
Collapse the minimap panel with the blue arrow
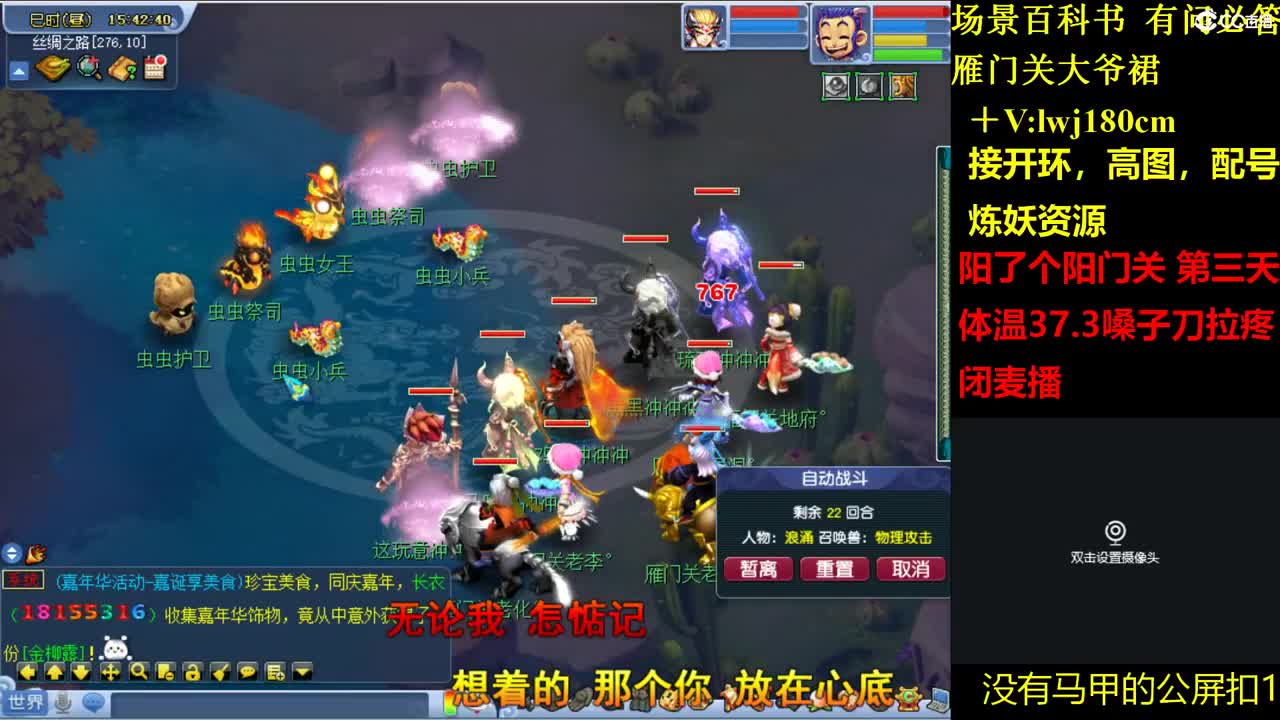[x=19, y=71]
